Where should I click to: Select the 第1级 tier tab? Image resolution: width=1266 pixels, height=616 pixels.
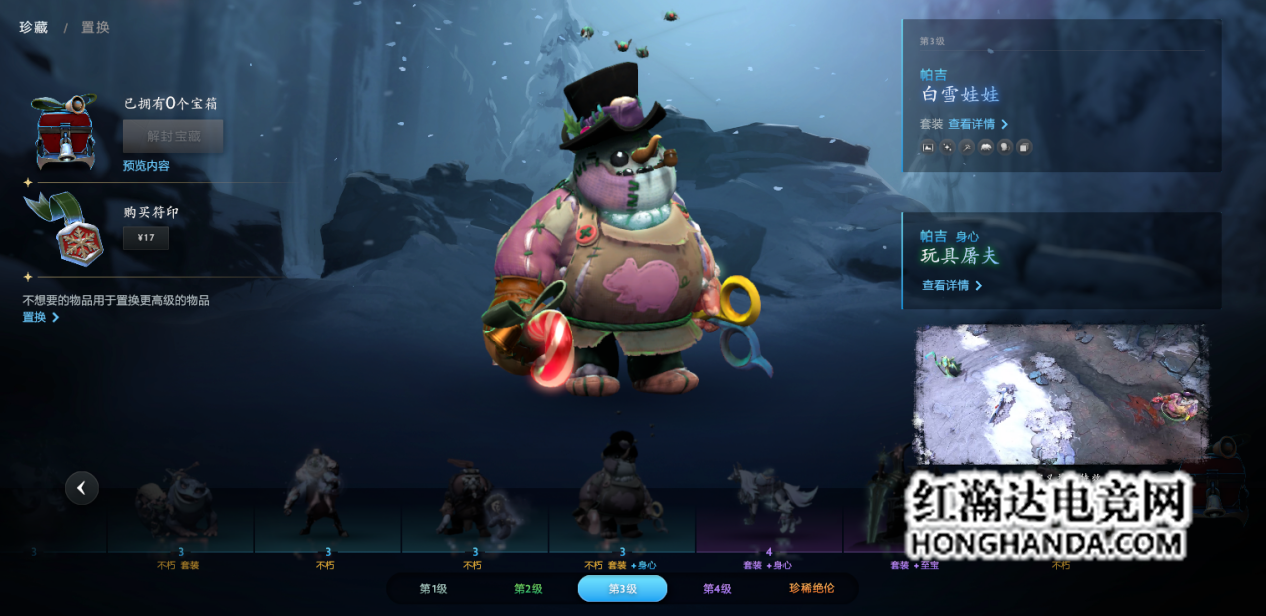[x=433, y=589]
